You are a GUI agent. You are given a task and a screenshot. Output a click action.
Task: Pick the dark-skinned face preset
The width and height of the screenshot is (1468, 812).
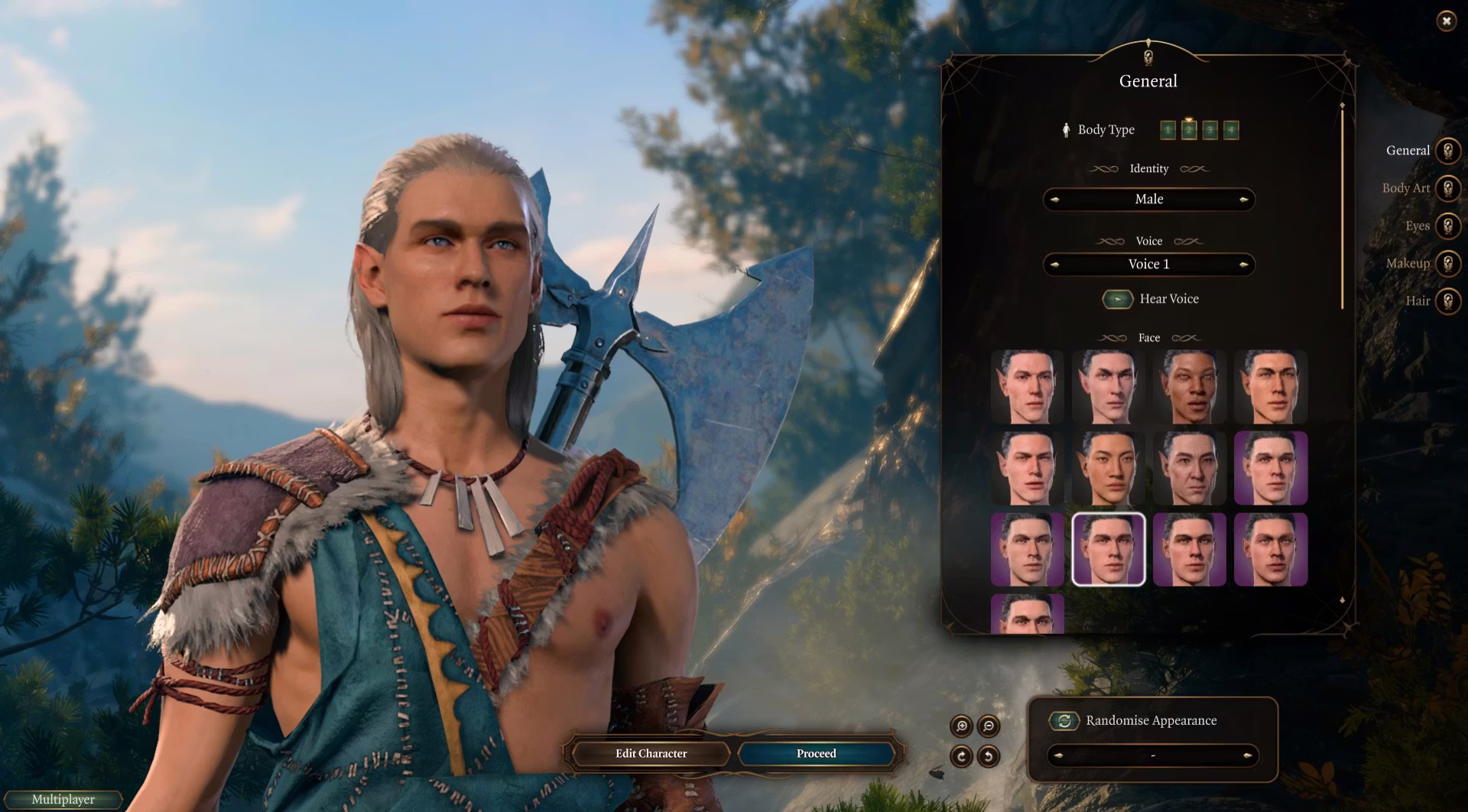pyautogui.click(x=1189, y=387)
